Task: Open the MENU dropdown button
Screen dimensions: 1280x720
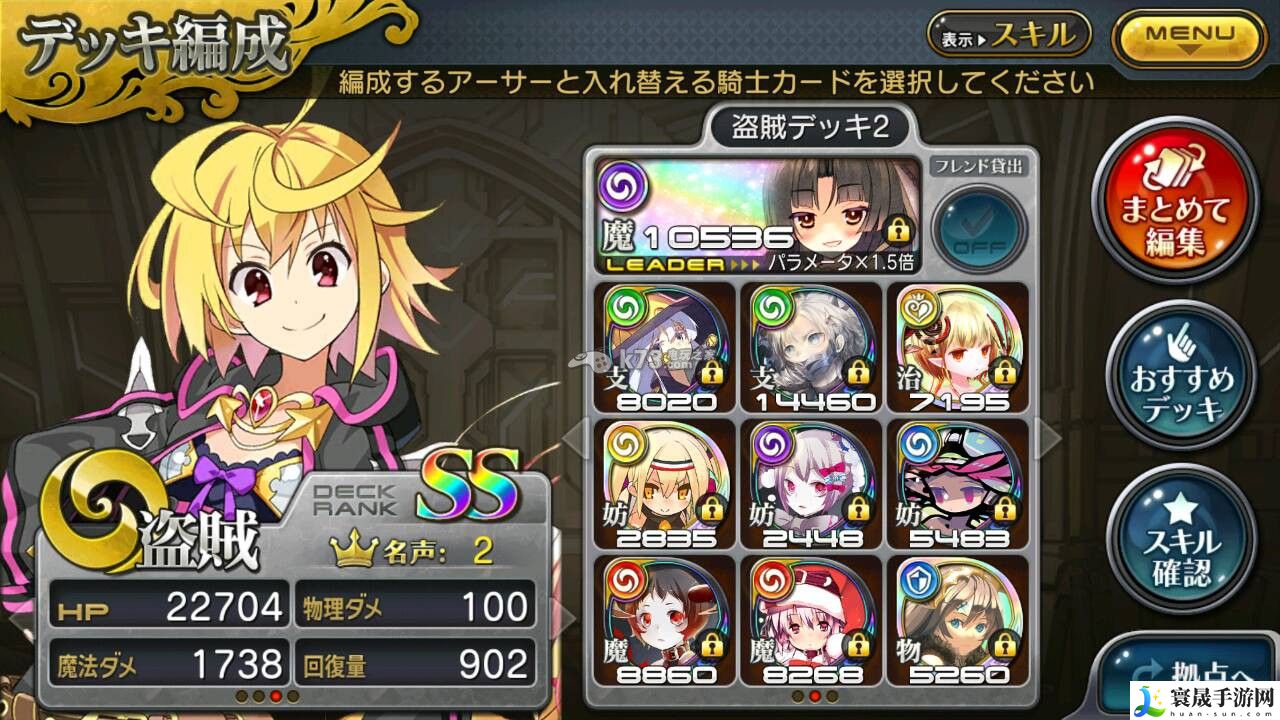Action: tap(1189, 38)
